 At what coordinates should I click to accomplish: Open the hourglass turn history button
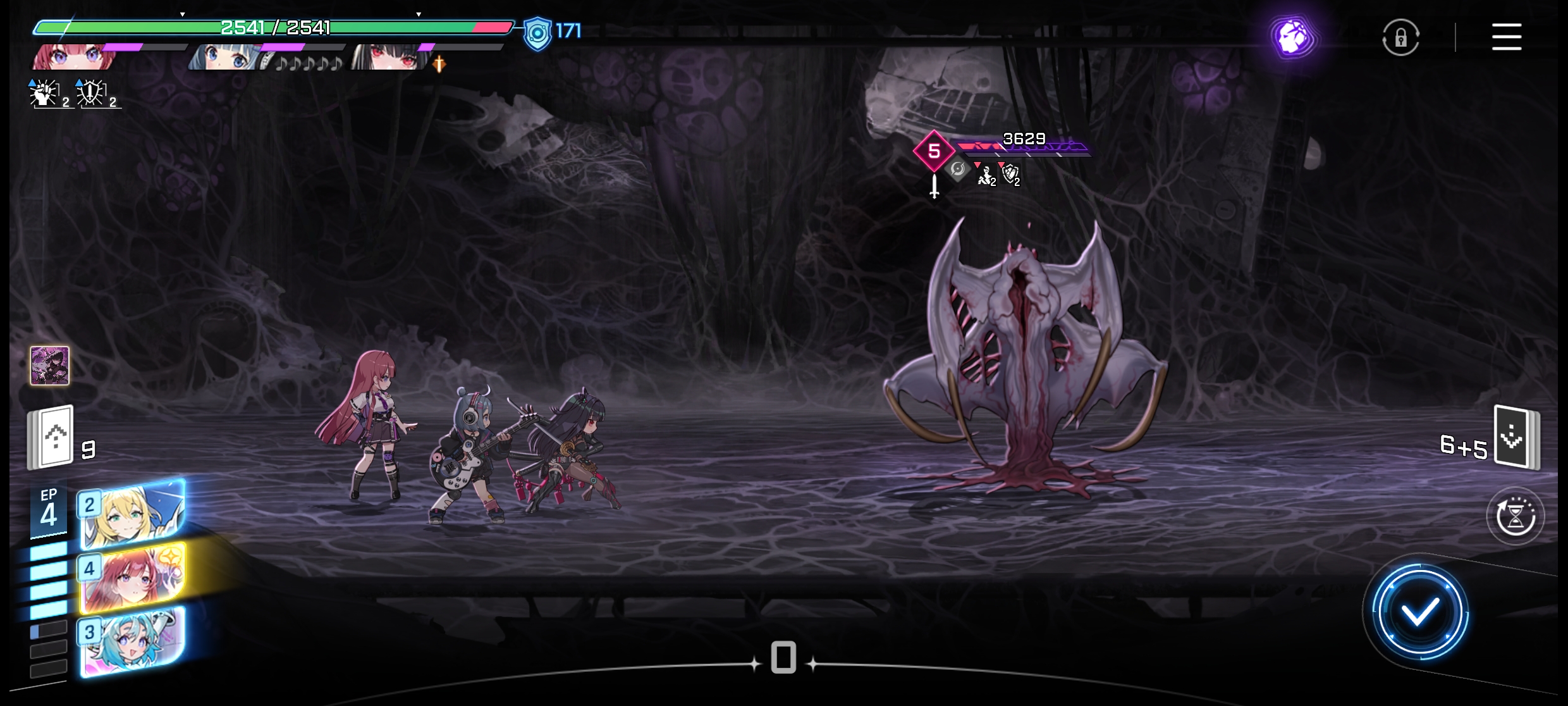click(x=1515, y=516)
